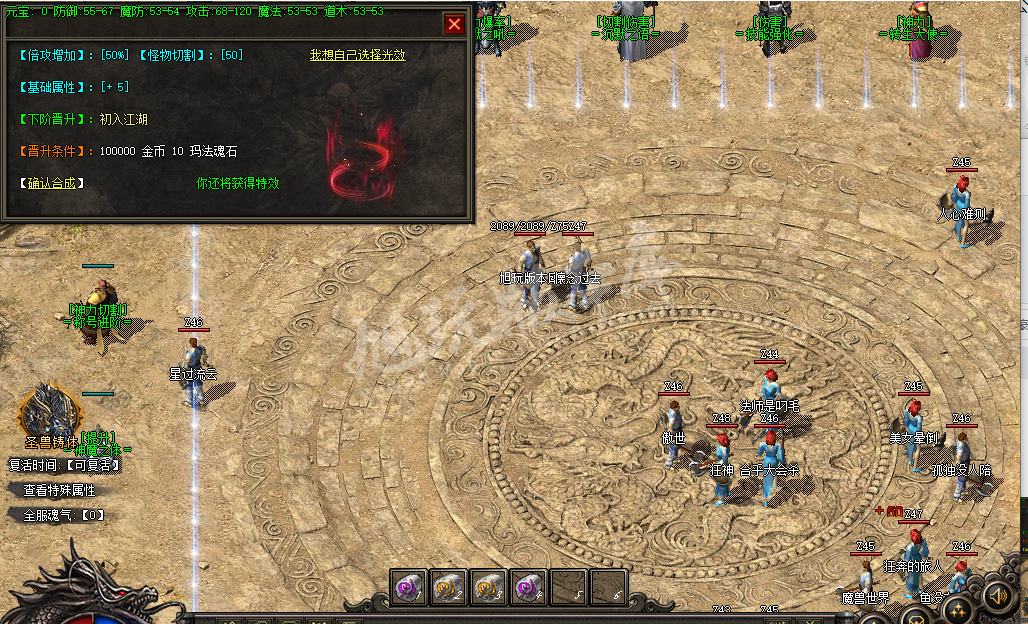This screenshot has height=624, width=1028.
Task: Use the gold scroll in hotbar slot 2
Action: click(x=448, y=589)
